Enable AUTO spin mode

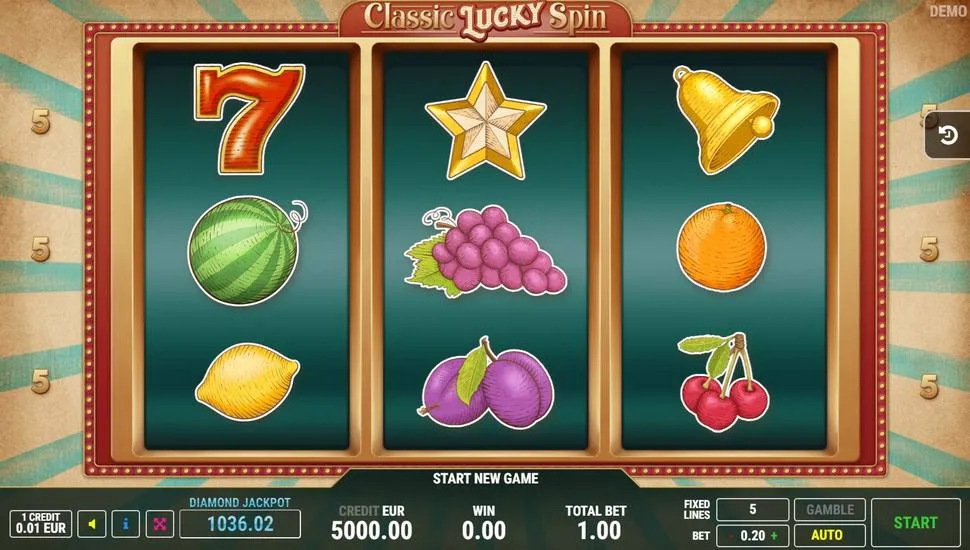(x=829, y=535)
